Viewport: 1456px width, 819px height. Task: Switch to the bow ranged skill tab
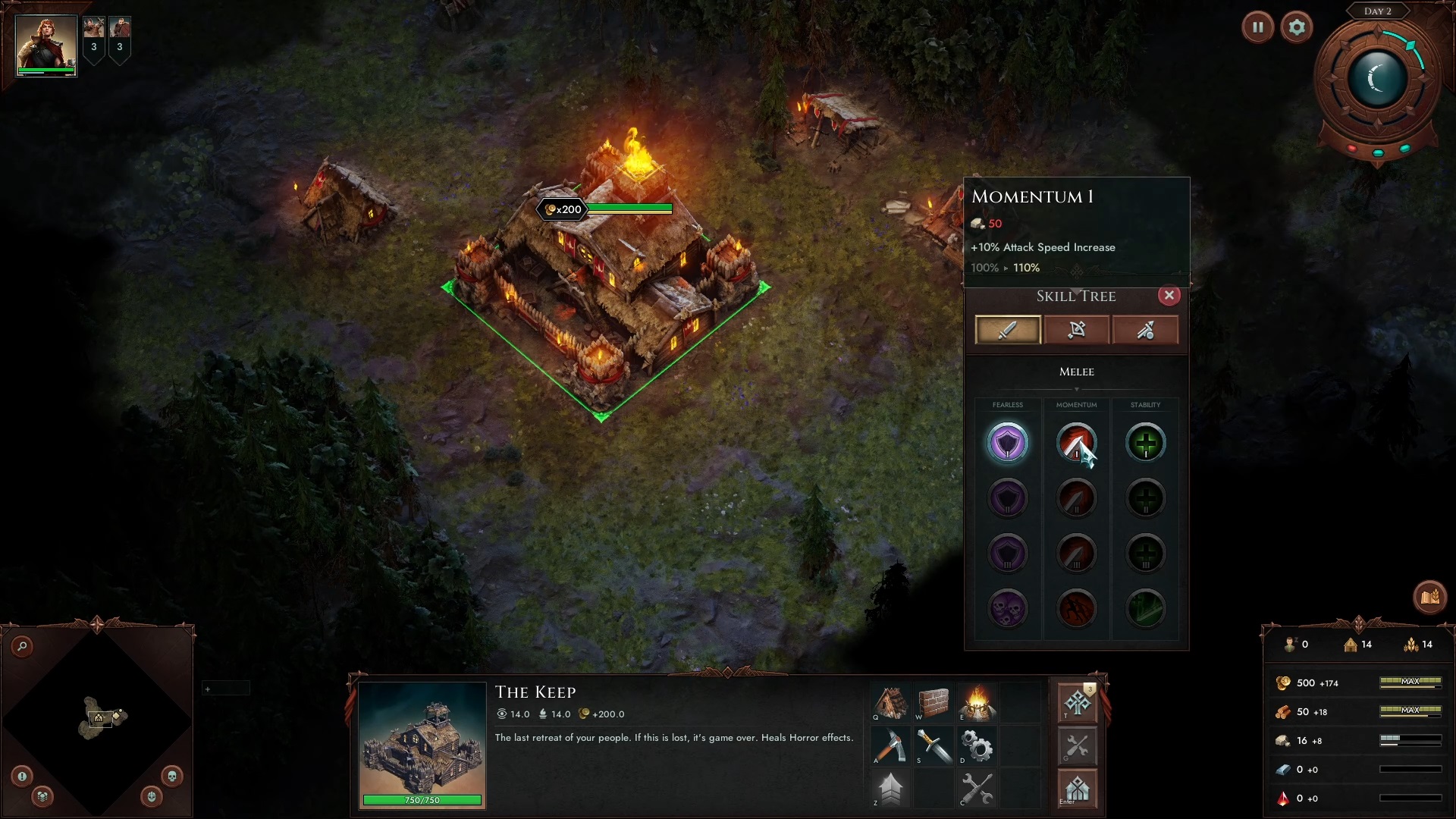point(1076,330)
